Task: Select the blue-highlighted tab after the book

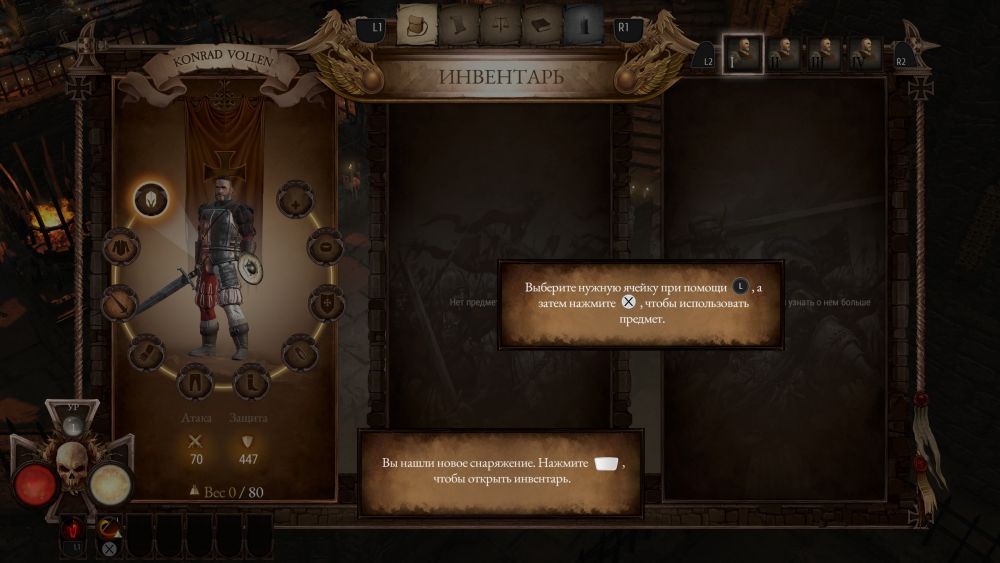Action: point(582,25)
